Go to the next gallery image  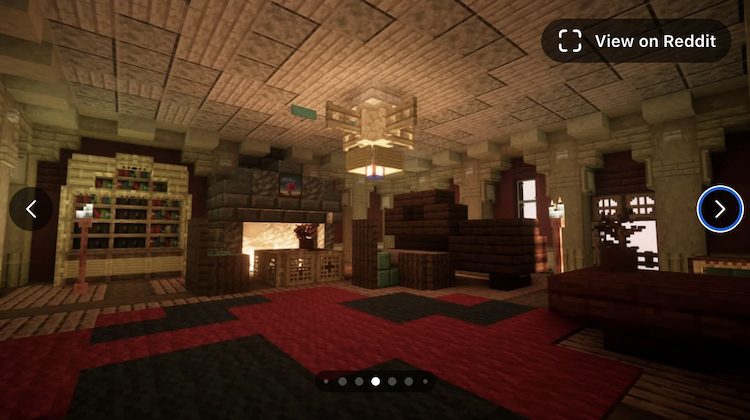(719, 209)
